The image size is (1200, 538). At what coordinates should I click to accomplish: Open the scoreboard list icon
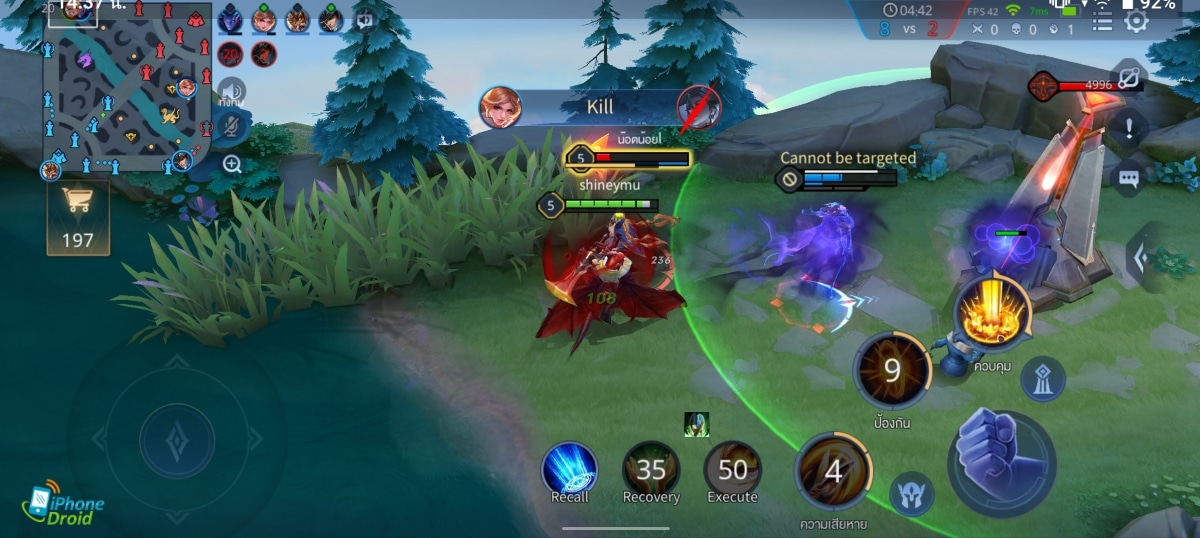(1102, 21)
